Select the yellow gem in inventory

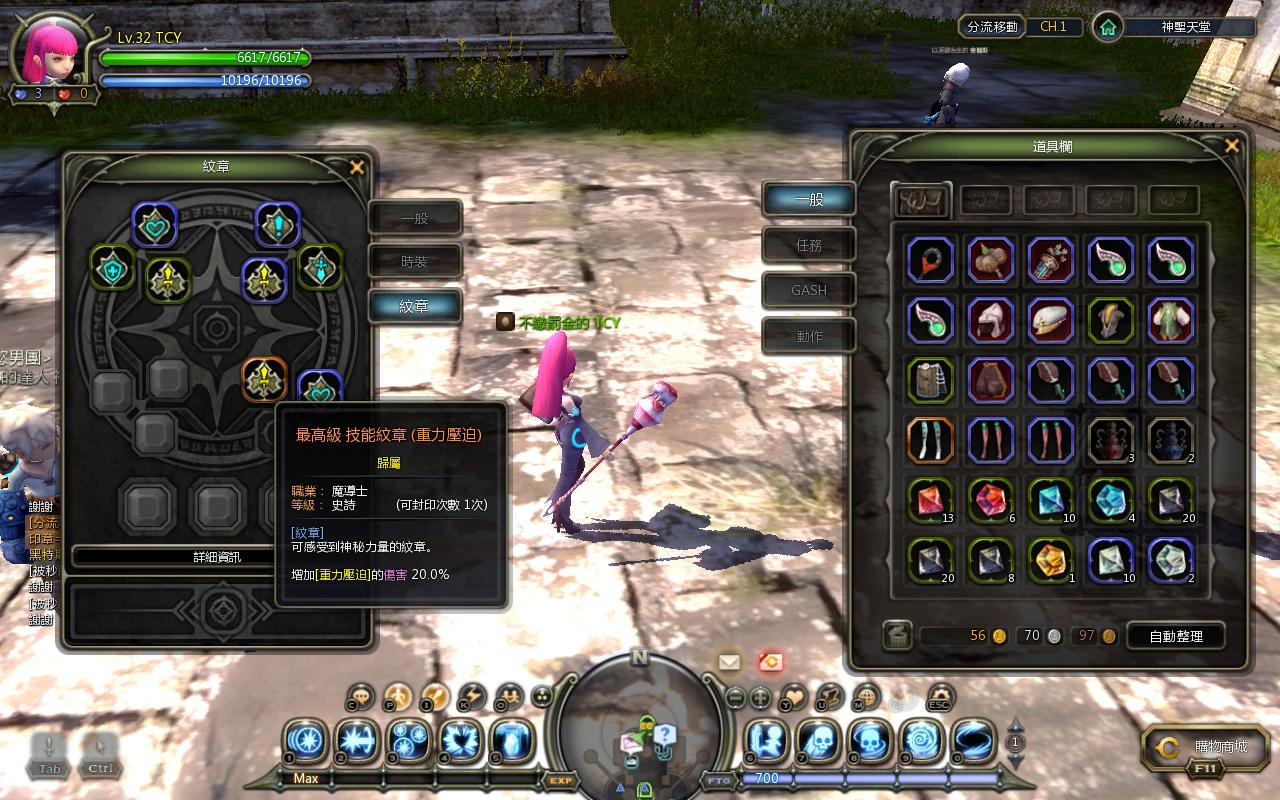click(1050, 560)
